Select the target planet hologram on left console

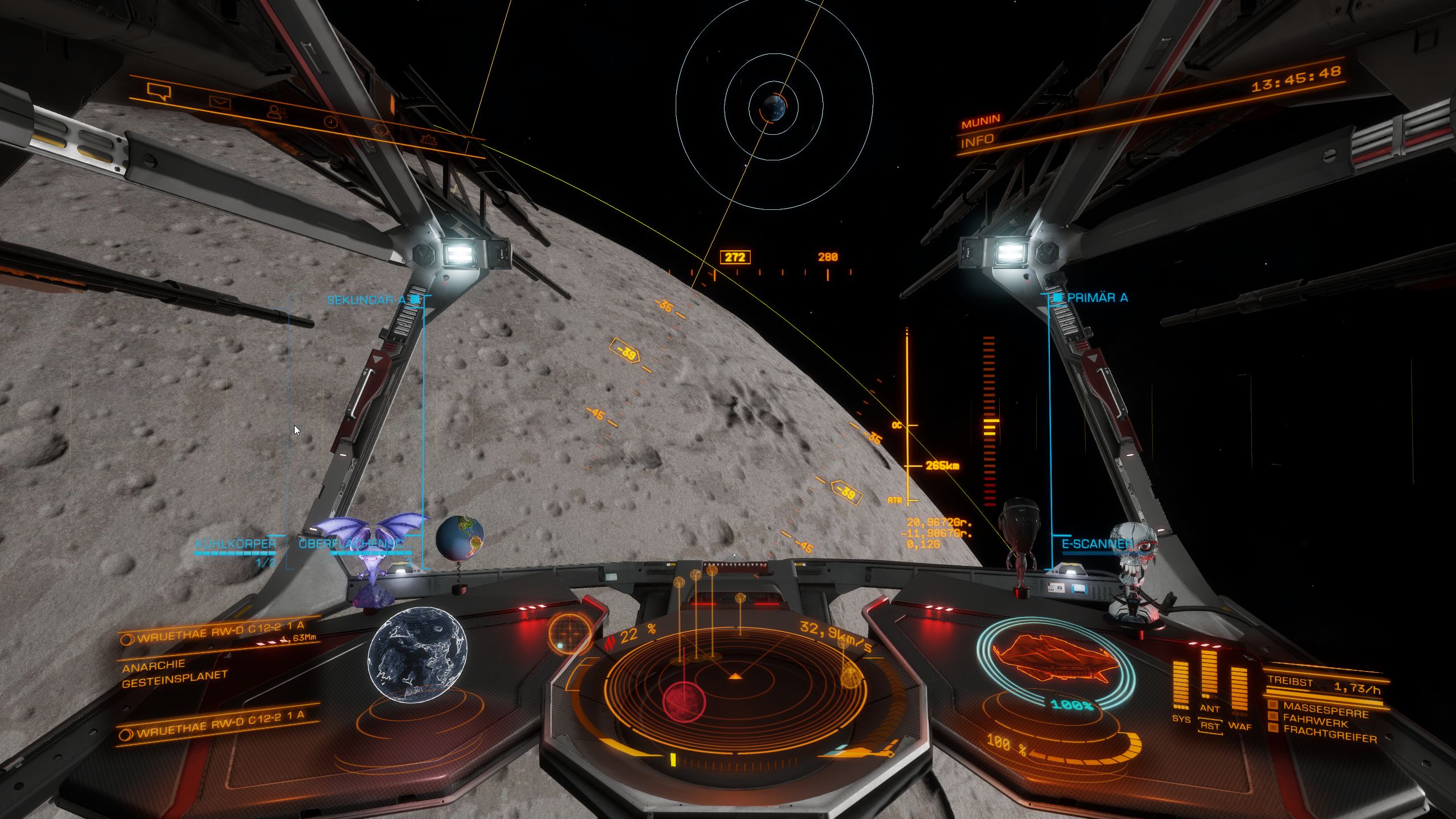tap(417, 654)
